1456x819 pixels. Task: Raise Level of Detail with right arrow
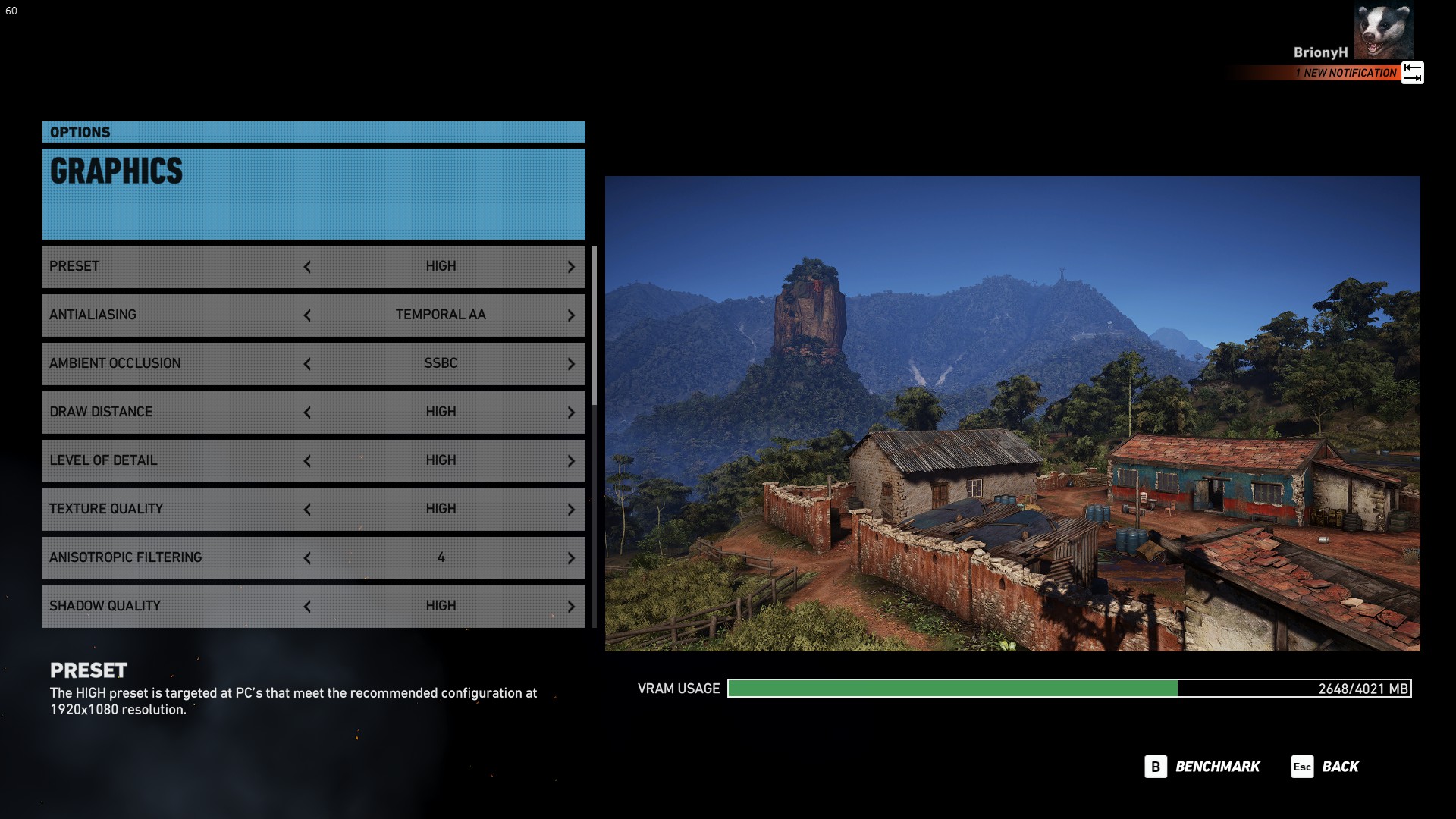coord(571,461)
